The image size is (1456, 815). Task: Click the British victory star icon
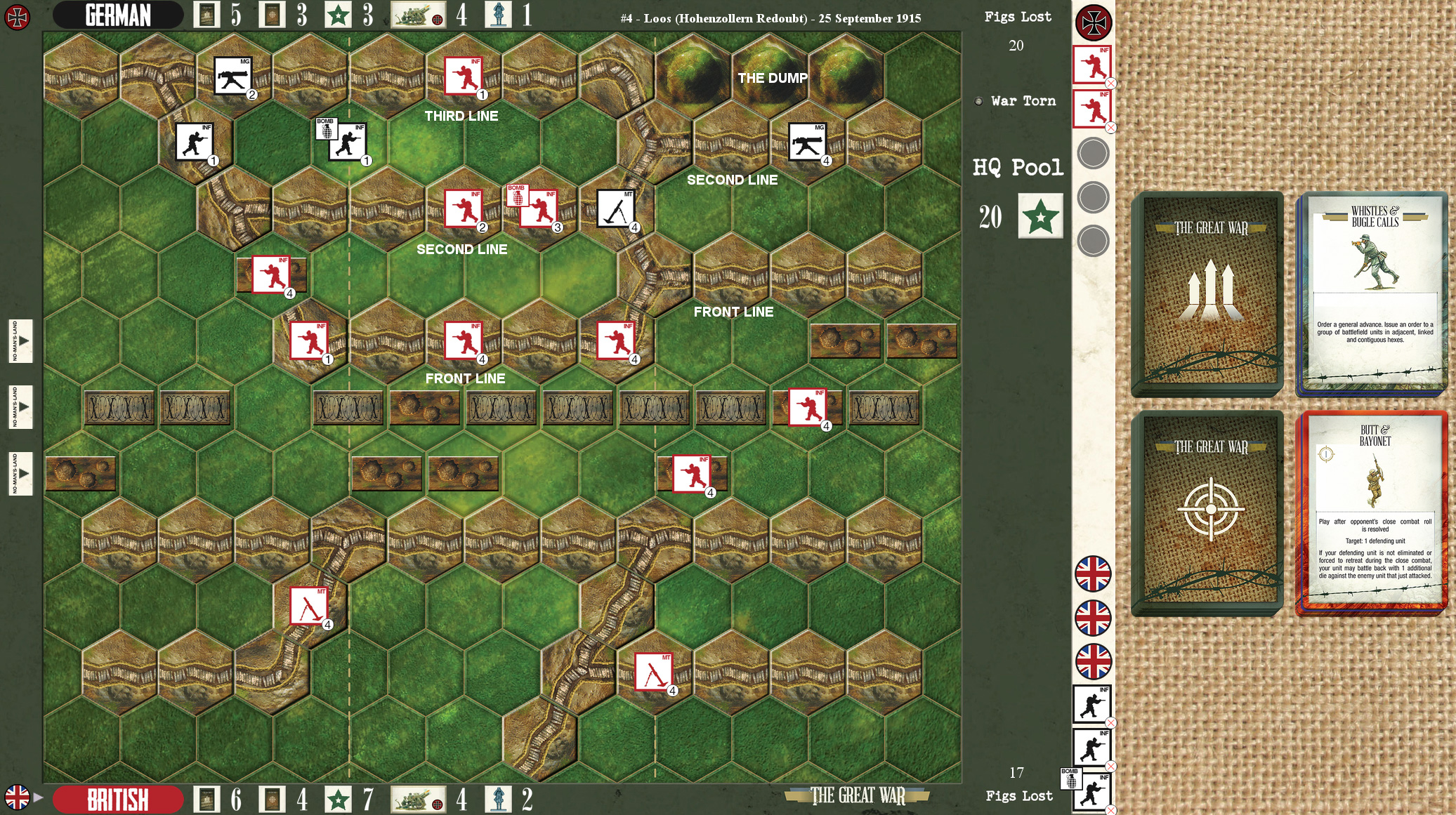coord(338,799)
